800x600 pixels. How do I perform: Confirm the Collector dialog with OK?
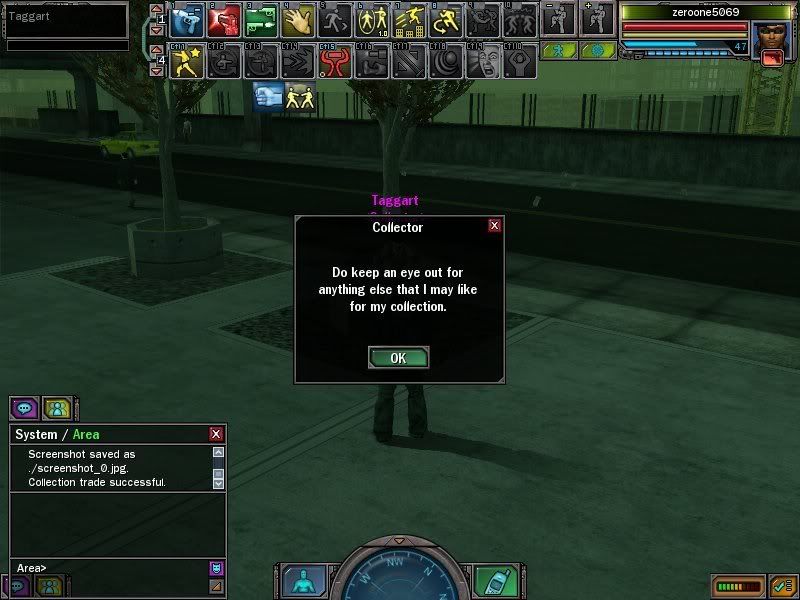[x=398, y=358]
